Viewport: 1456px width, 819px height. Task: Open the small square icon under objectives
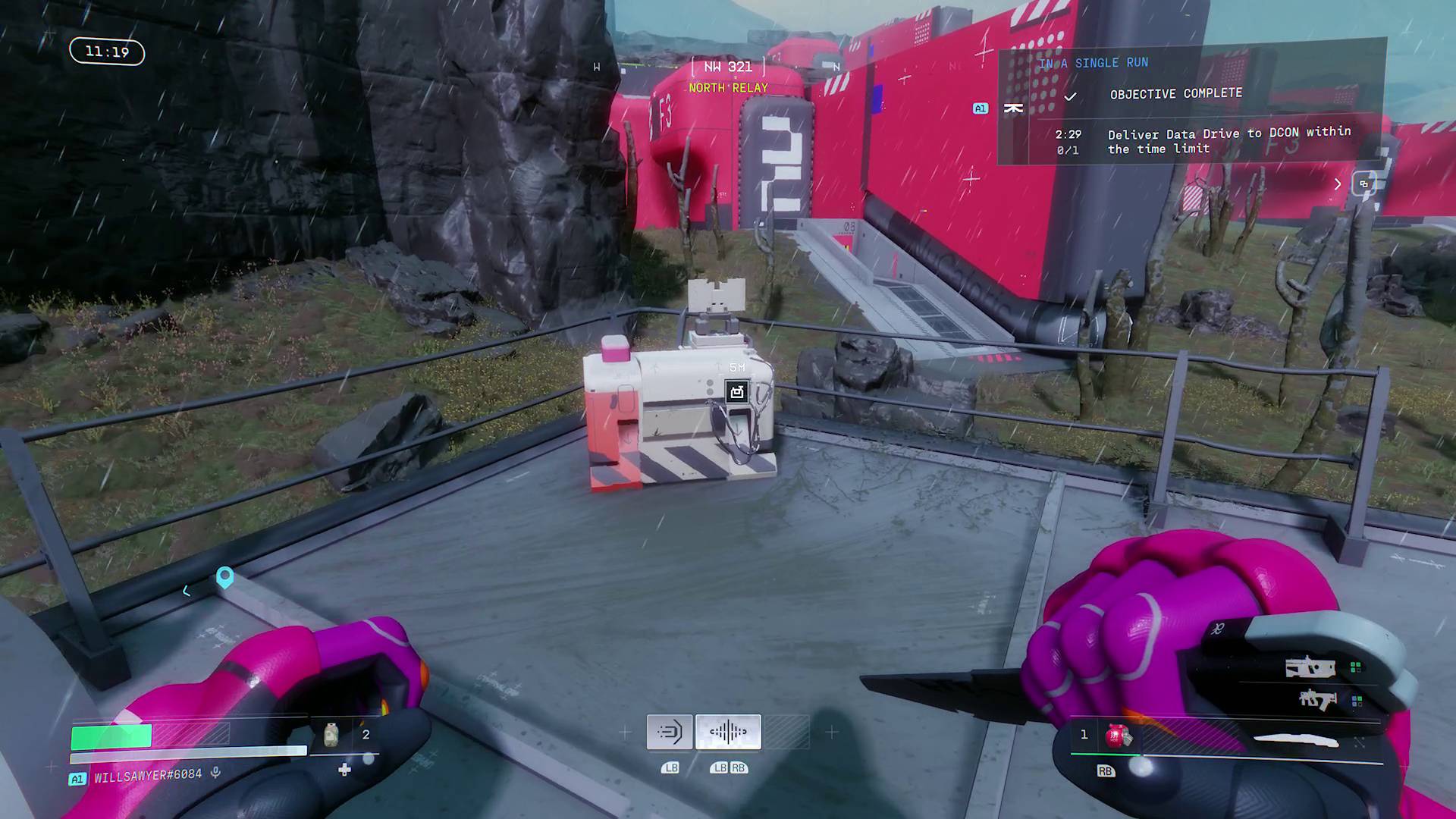(x=1364, y=184)
